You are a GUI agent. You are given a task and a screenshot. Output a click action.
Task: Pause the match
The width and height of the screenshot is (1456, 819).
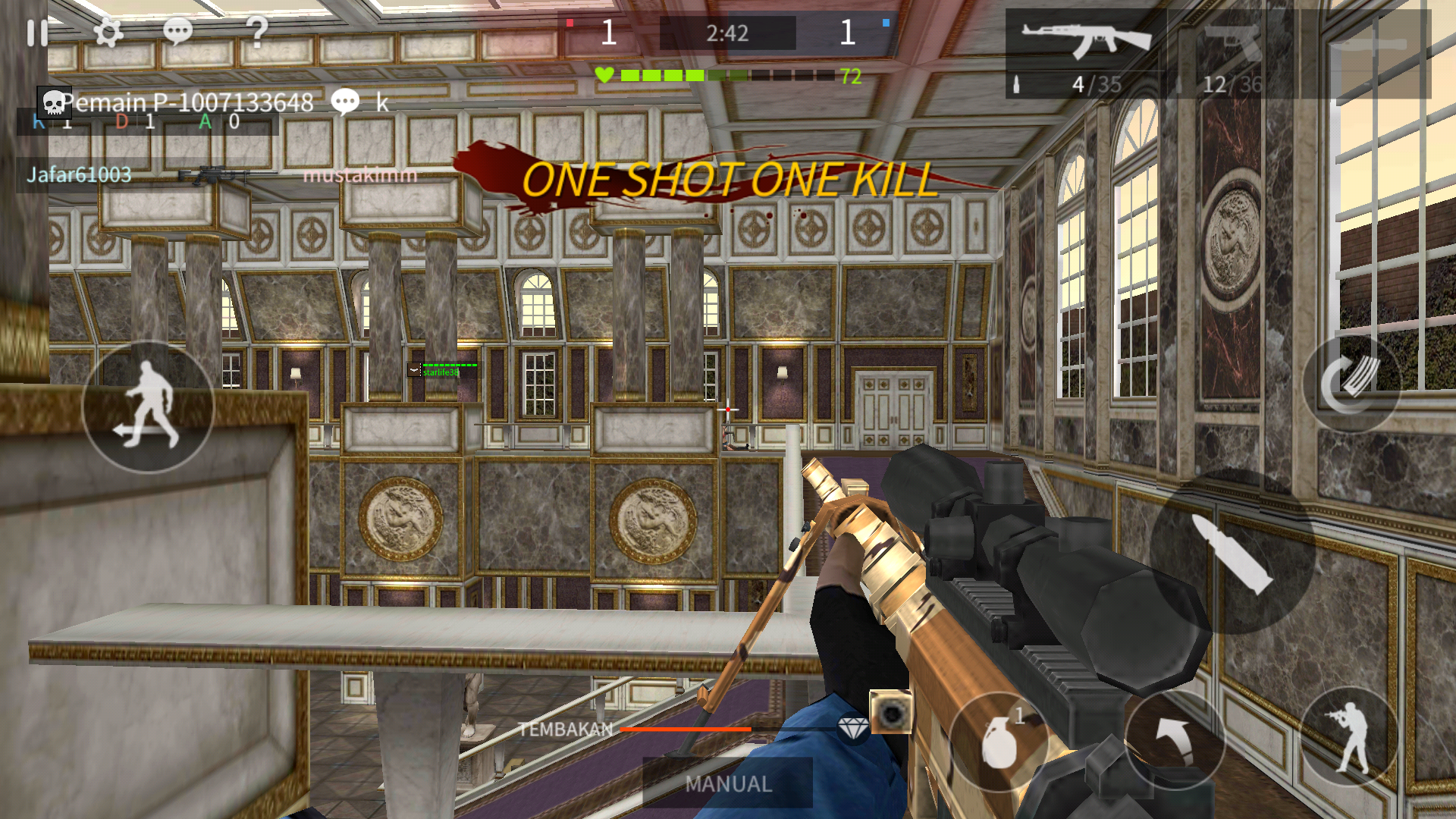point(36,32)
